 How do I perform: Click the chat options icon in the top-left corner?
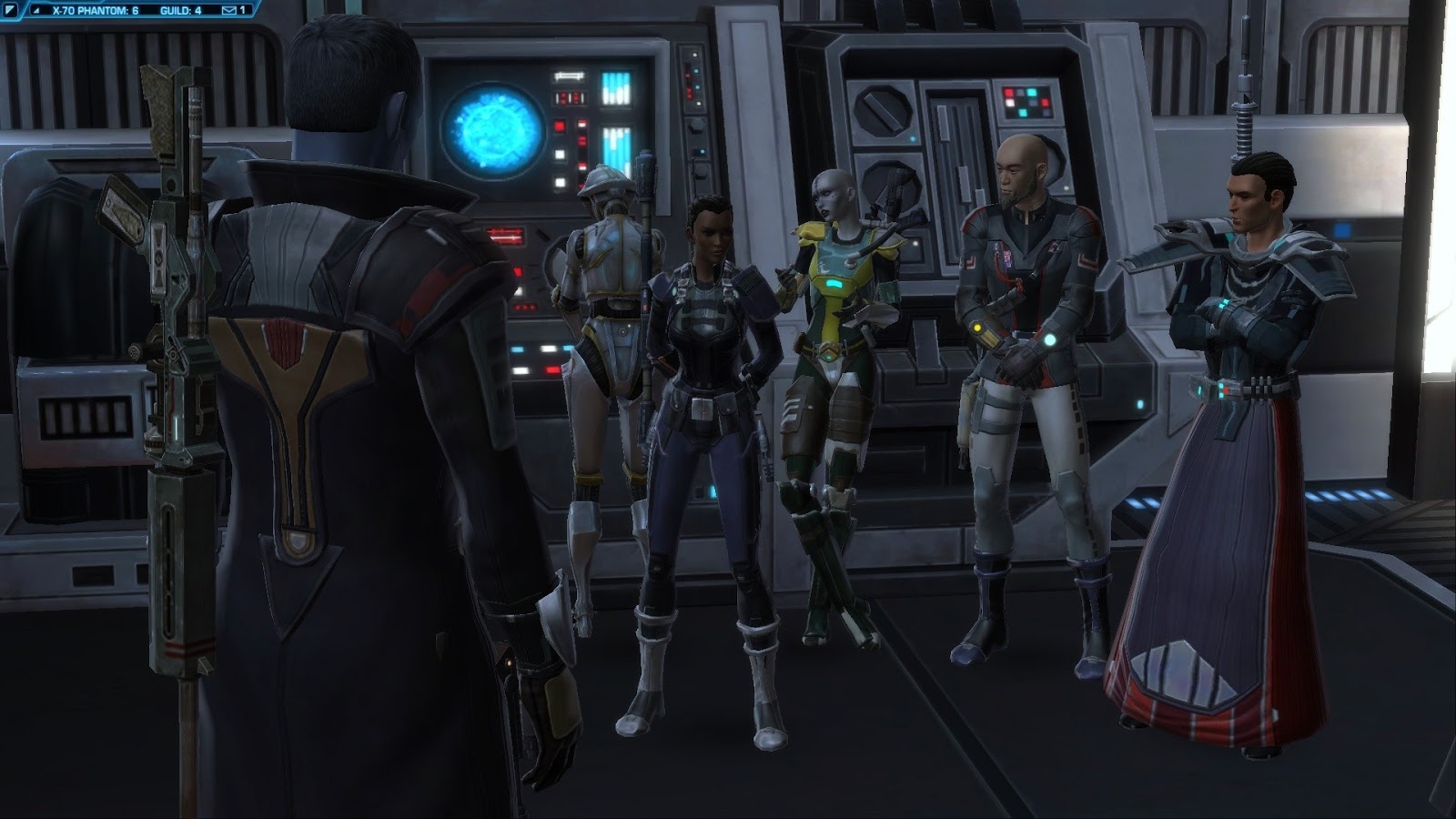click(11, 11)
